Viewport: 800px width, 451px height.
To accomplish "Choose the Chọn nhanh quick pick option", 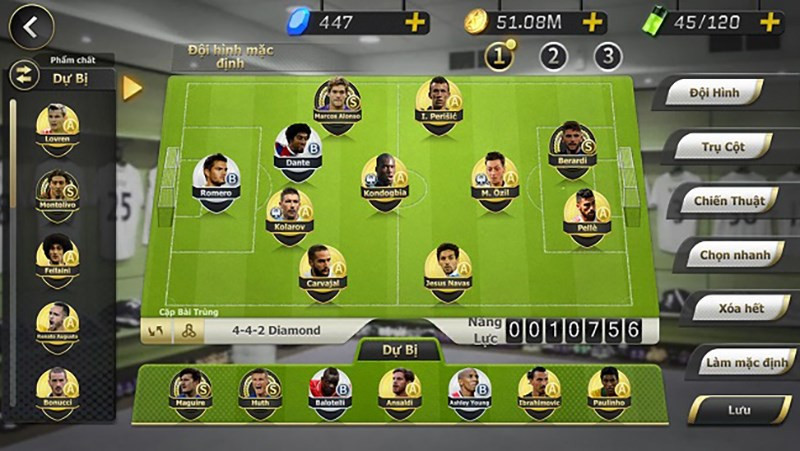I will coord(735,255).
